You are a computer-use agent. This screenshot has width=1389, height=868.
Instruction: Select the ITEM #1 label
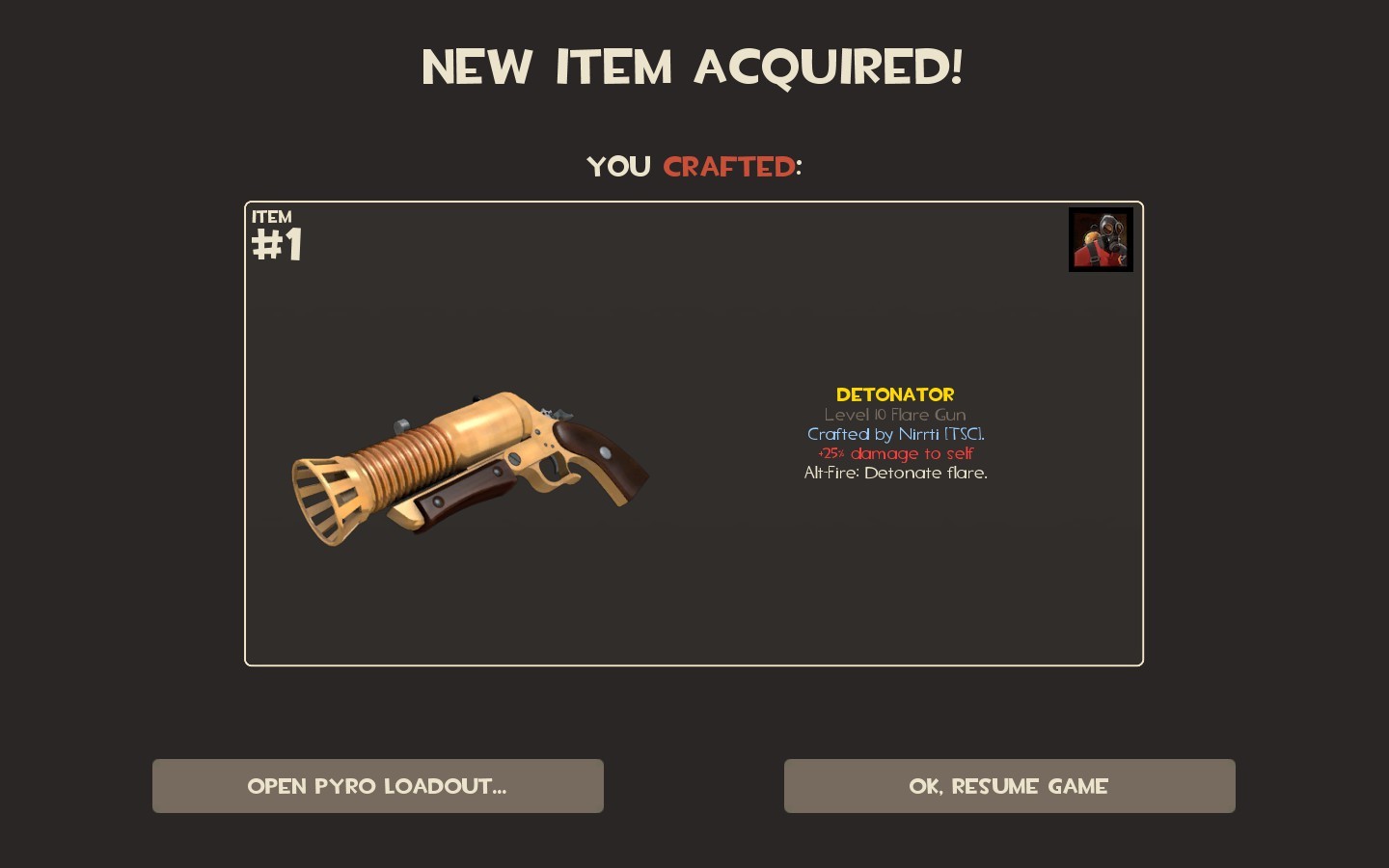[275, 234]
